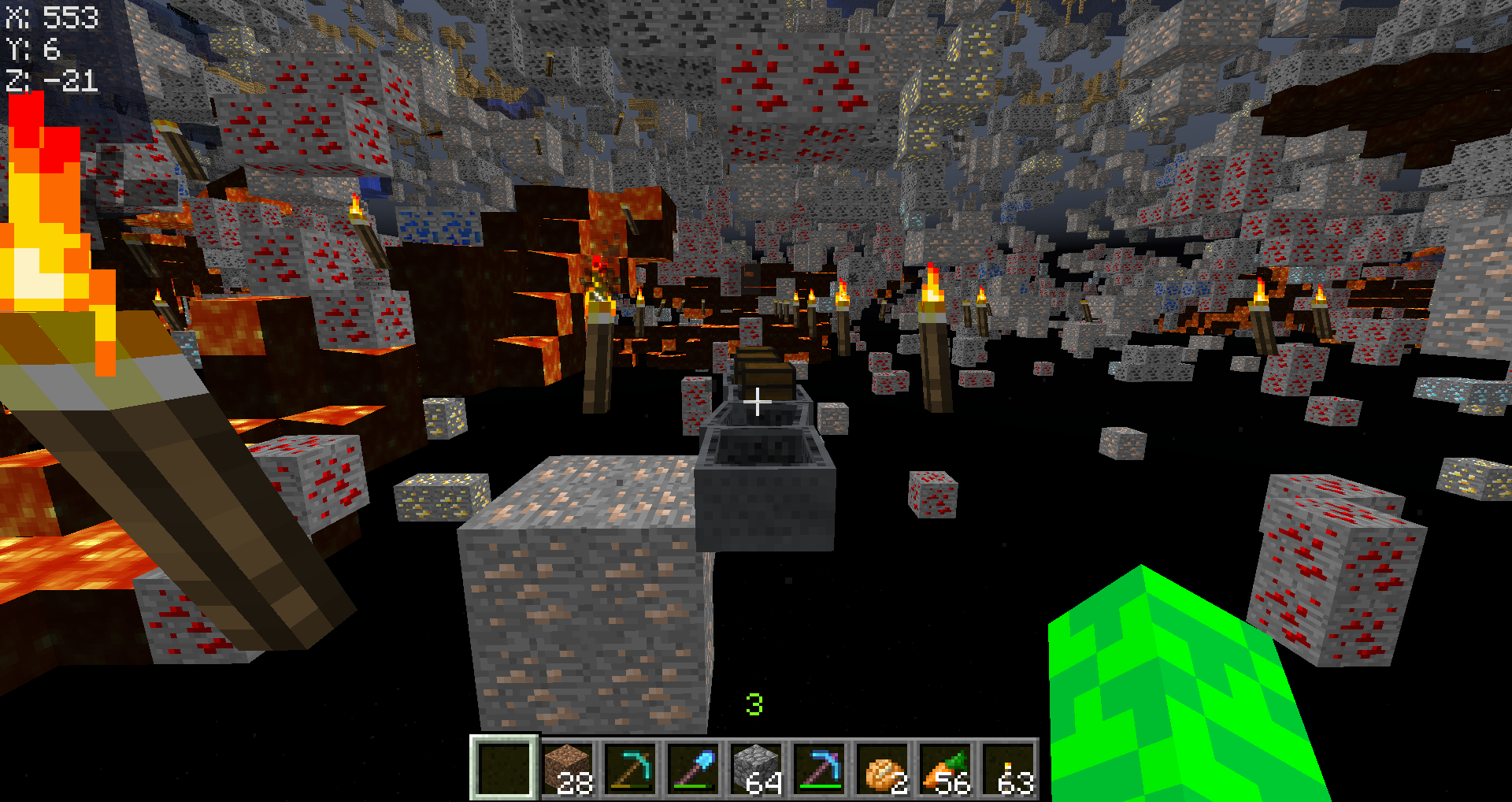Screen dimensions: 1512x802
Task: Select the diamond shovel hotbar slot
Action: click(x=694, y=768)
